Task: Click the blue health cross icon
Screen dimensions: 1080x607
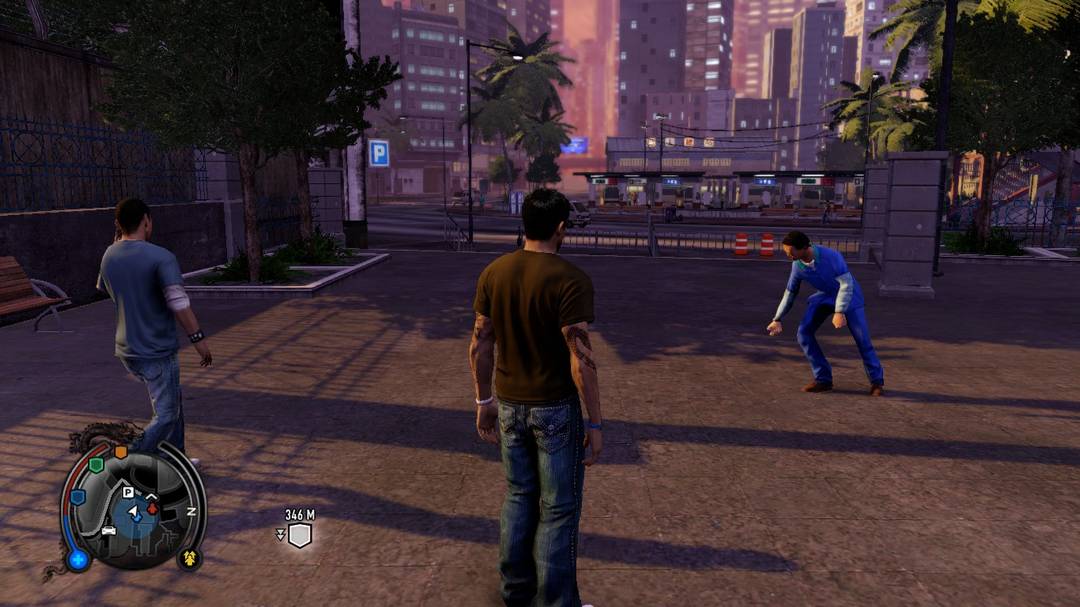Action: pos(77,559)
